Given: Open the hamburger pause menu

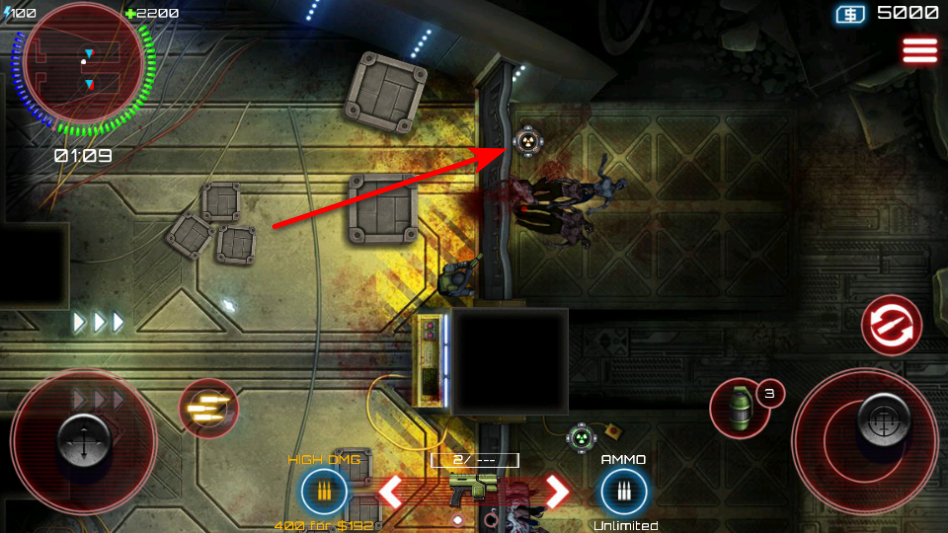Looking at the screenshot, I should pos(920,50).
